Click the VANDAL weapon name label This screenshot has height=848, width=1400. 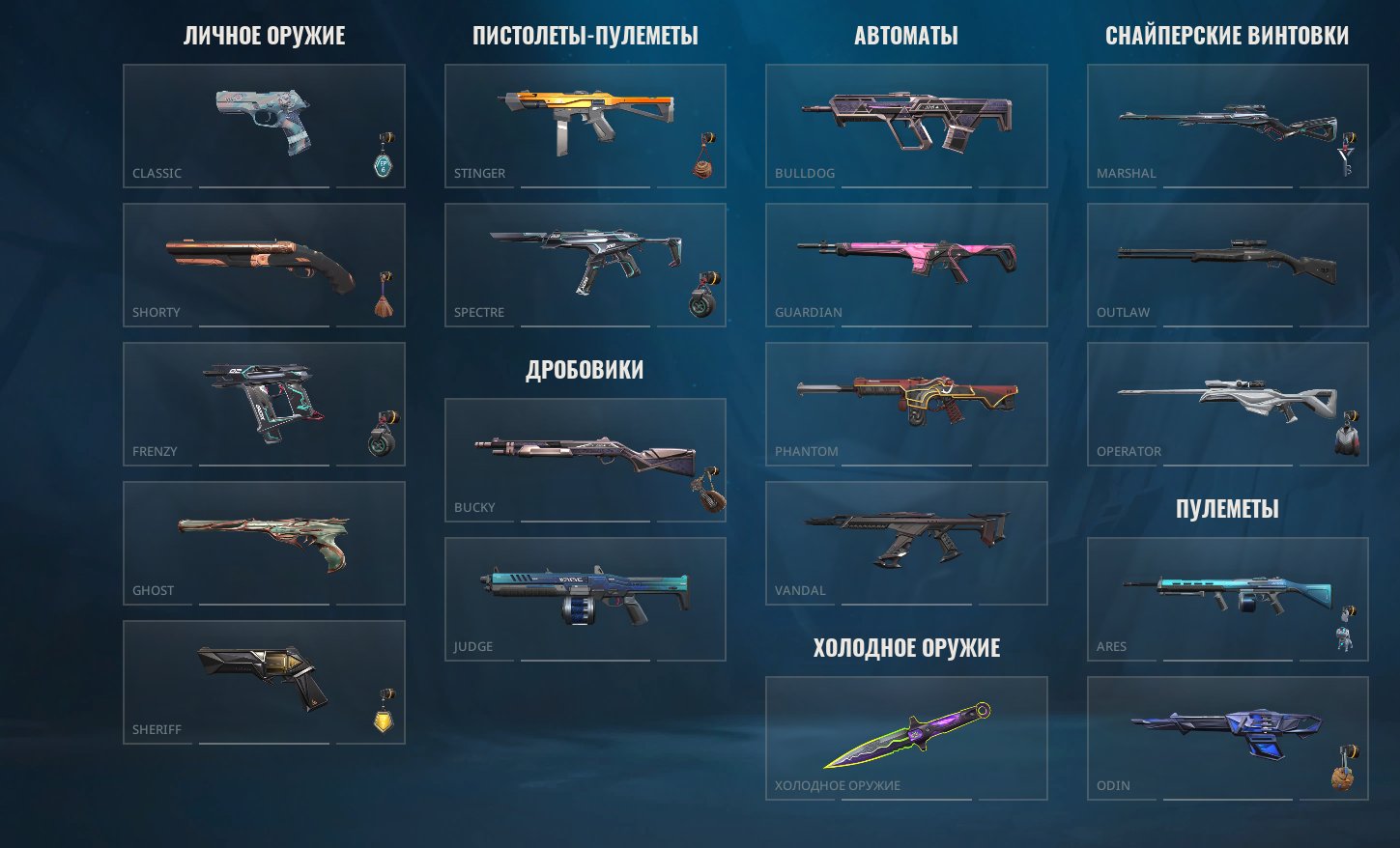(x=800, y=590)
